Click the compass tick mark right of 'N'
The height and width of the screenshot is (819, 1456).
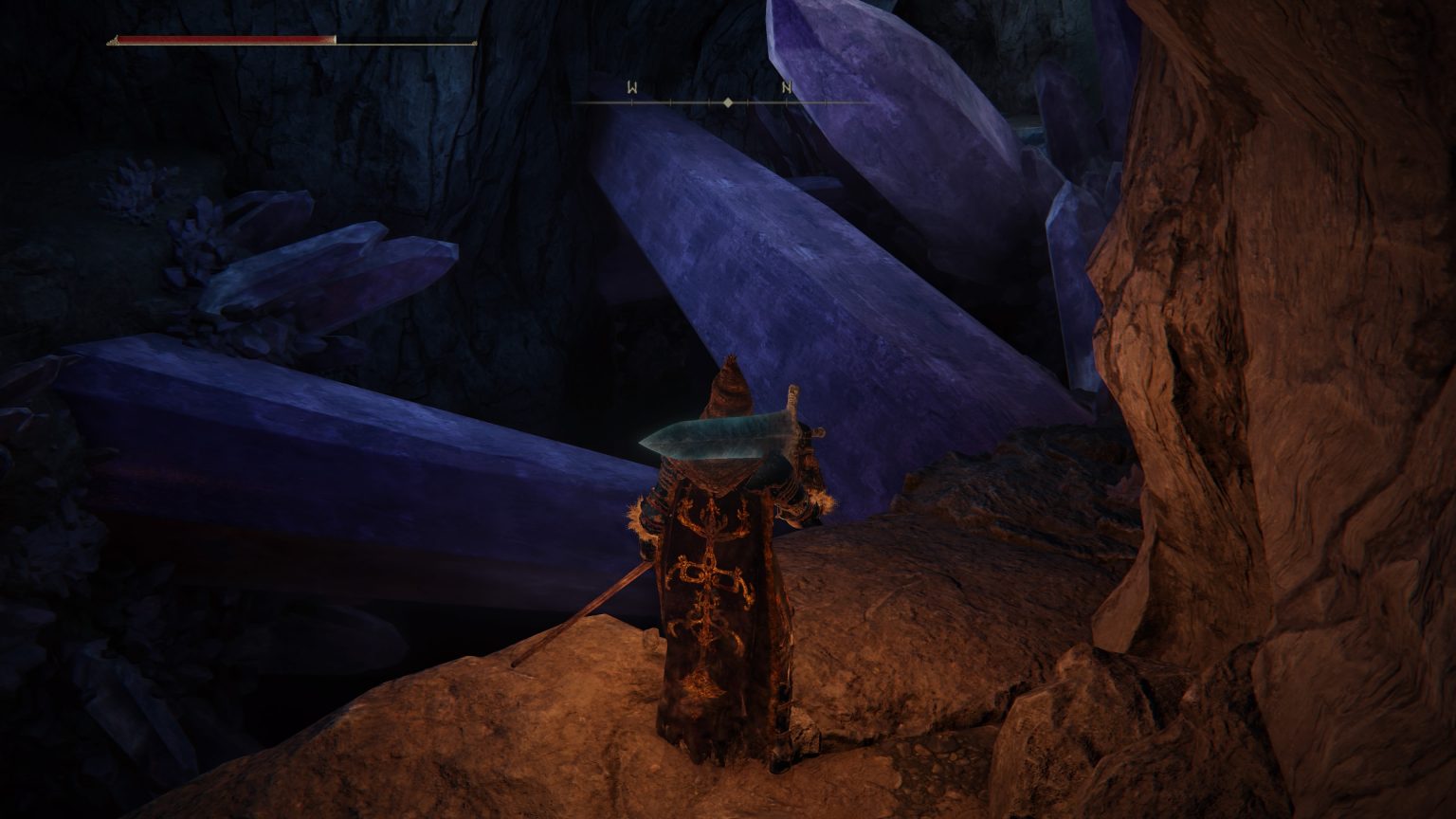(x=826, y=101)
